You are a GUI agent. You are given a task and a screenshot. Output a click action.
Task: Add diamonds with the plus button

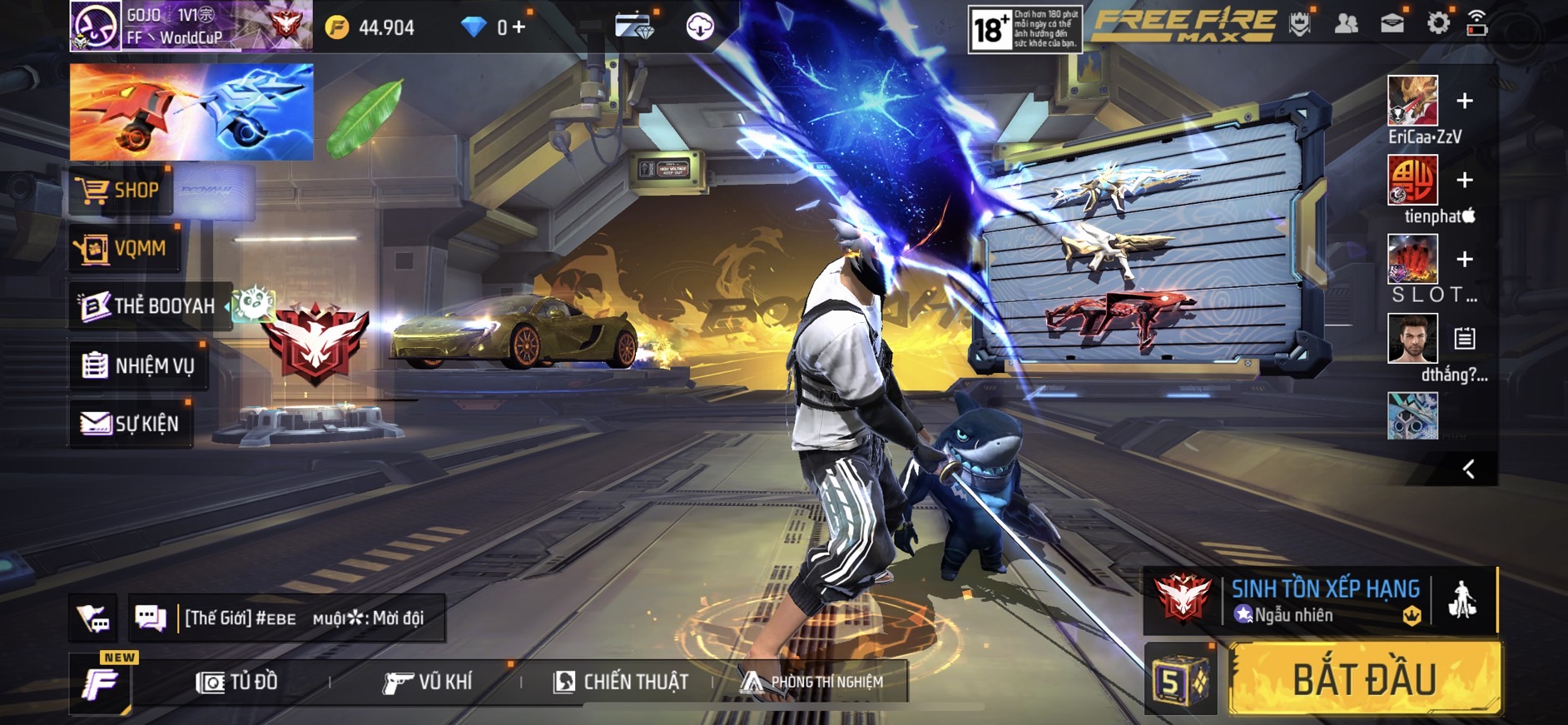pyautogui.click(x=519, y=27)
